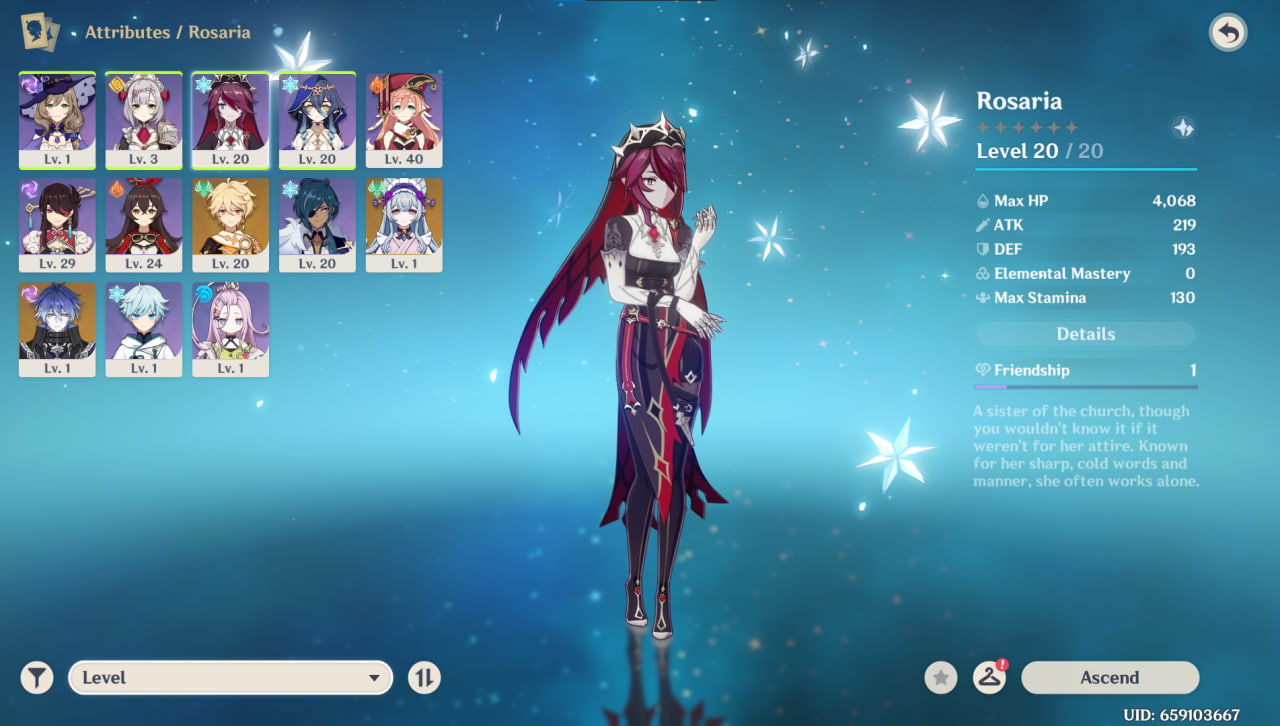Pick Yanfei's Lv. 40 portrait
1280x726 pixels.
404,120
